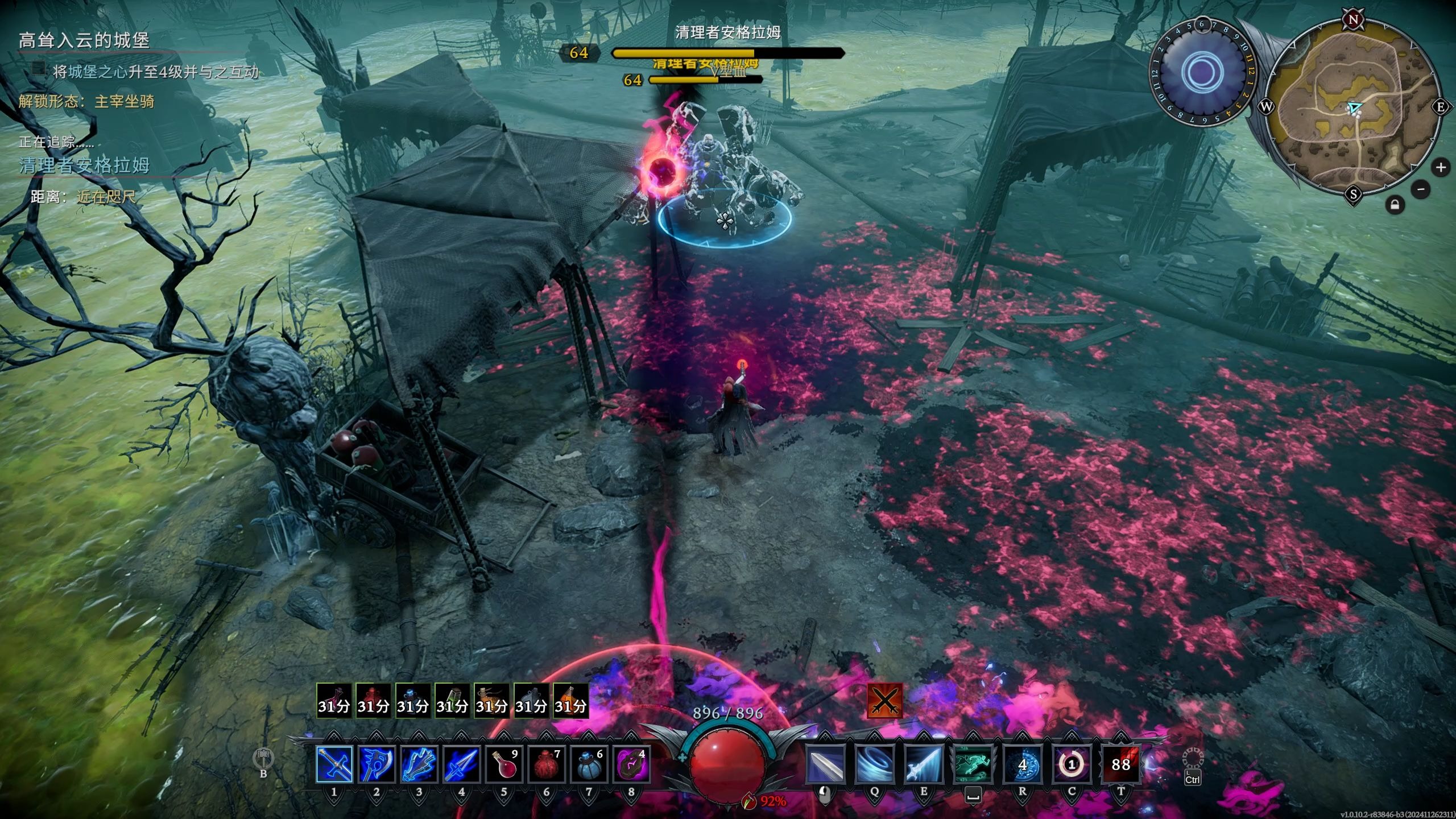Open the circular minimap
Screen dimensions: 1456x819
1354,108
